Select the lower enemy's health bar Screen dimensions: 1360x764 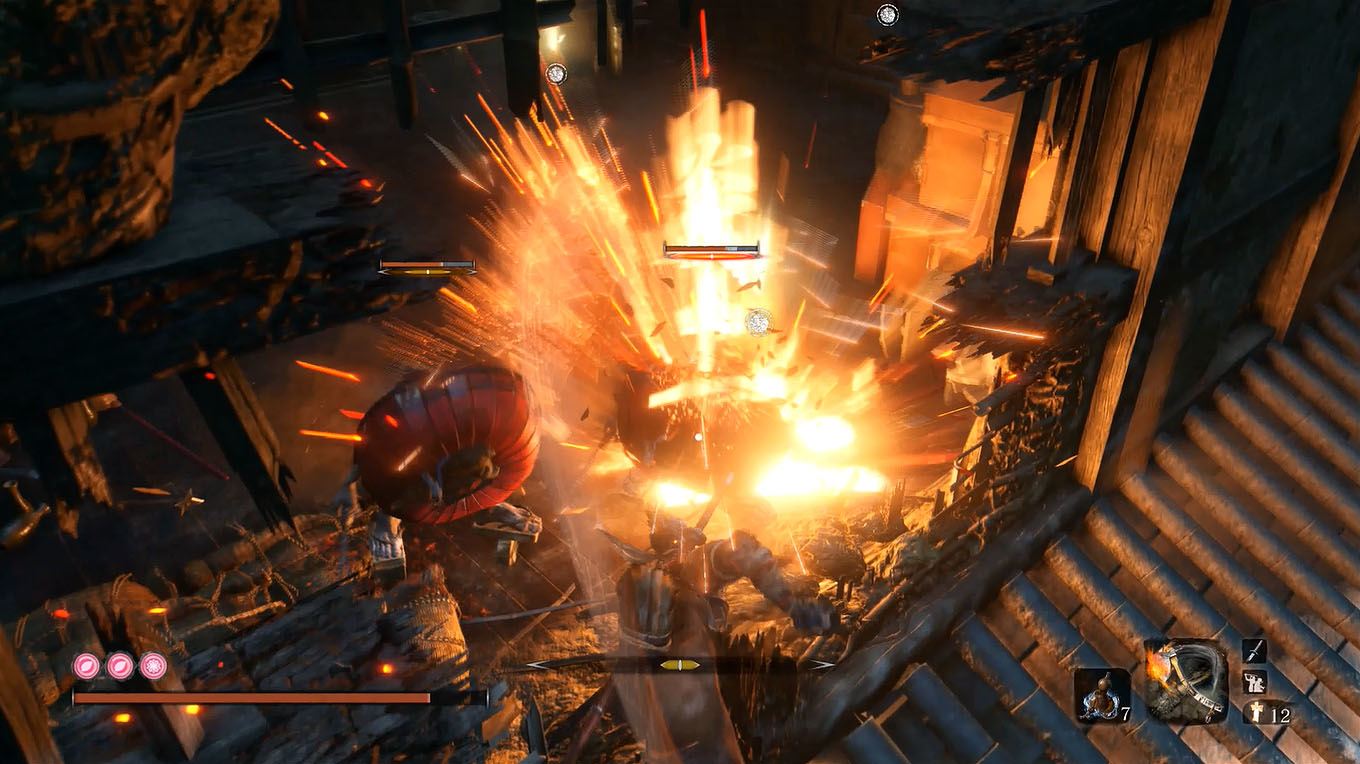pyautogui.click(x=425, y=265)
